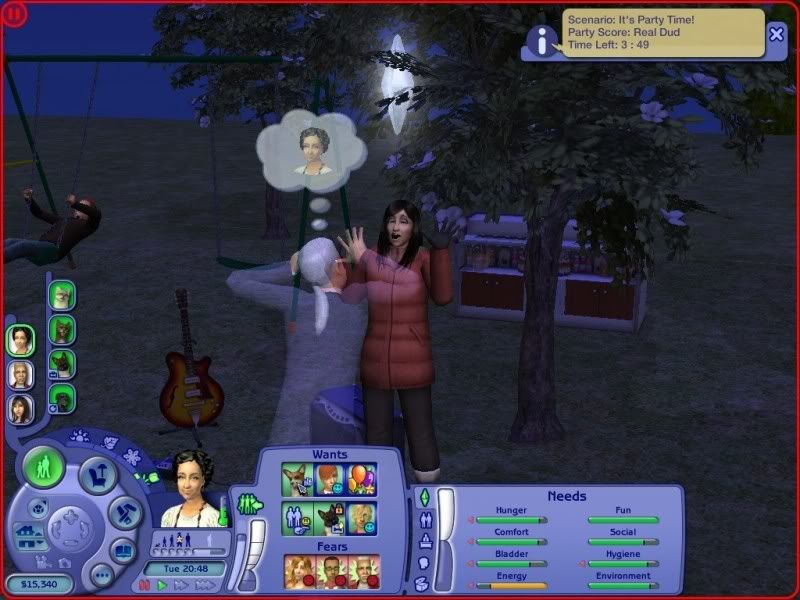Select the grey-haired elder Sim portrait
The height and width of the screenshot is (600, 800).
[x=20, y=375]
